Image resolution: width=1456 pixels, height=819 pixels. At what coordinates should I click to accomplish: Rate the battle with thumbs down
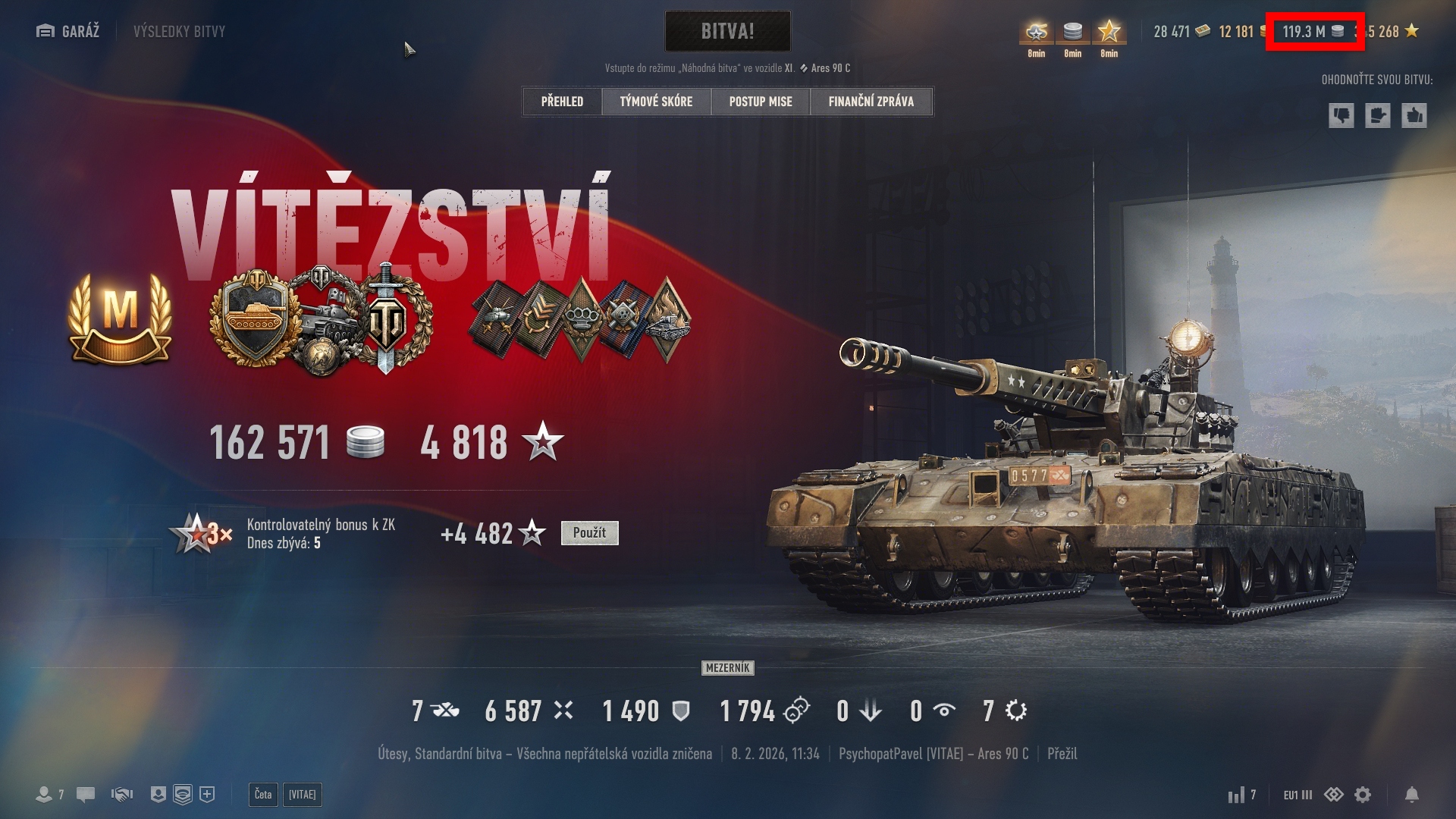click(1341, 116)
